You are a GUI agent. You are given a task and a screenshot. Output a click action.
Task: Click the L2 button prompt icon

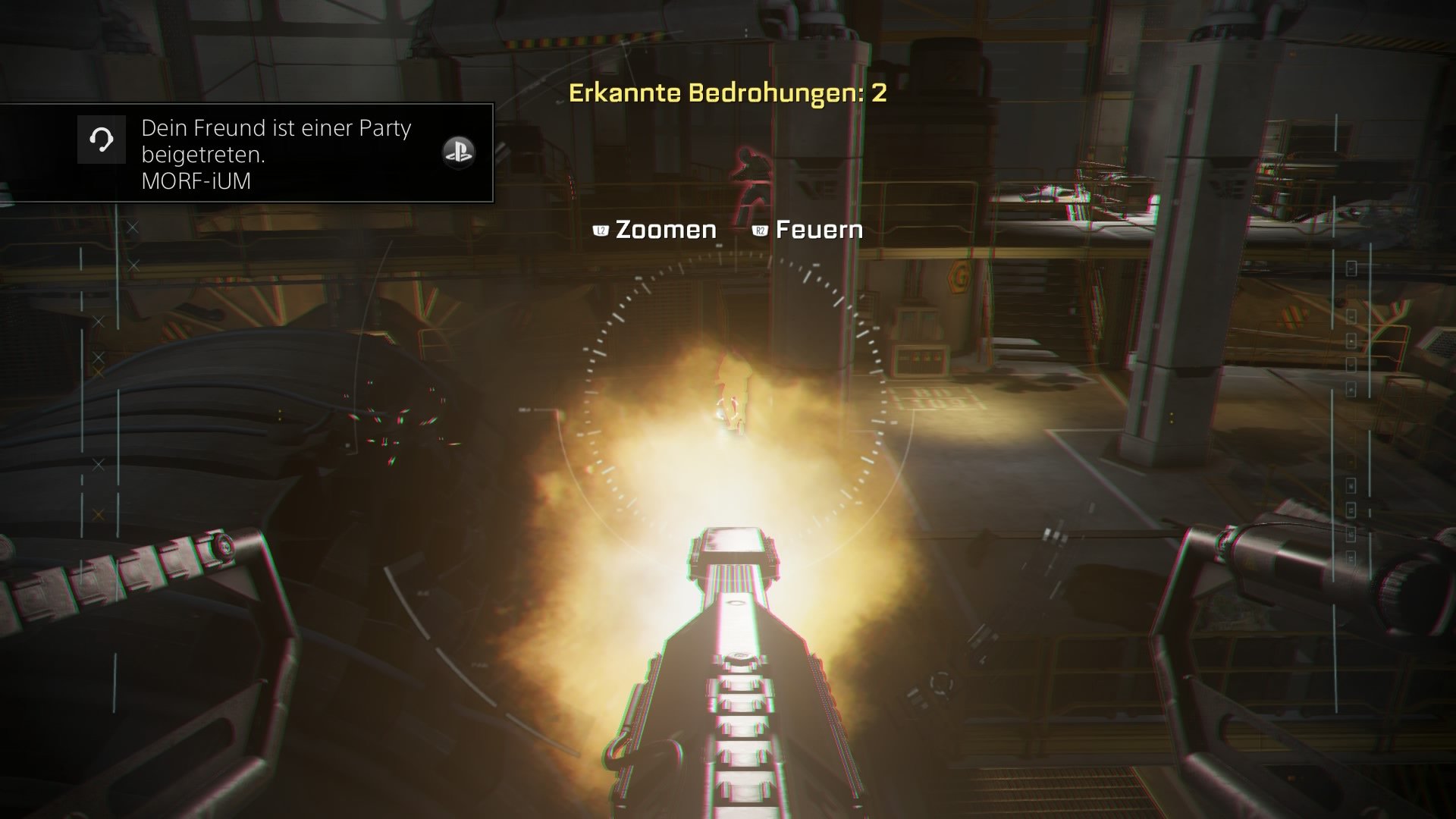pyautogui.click(x=600, y=229)
